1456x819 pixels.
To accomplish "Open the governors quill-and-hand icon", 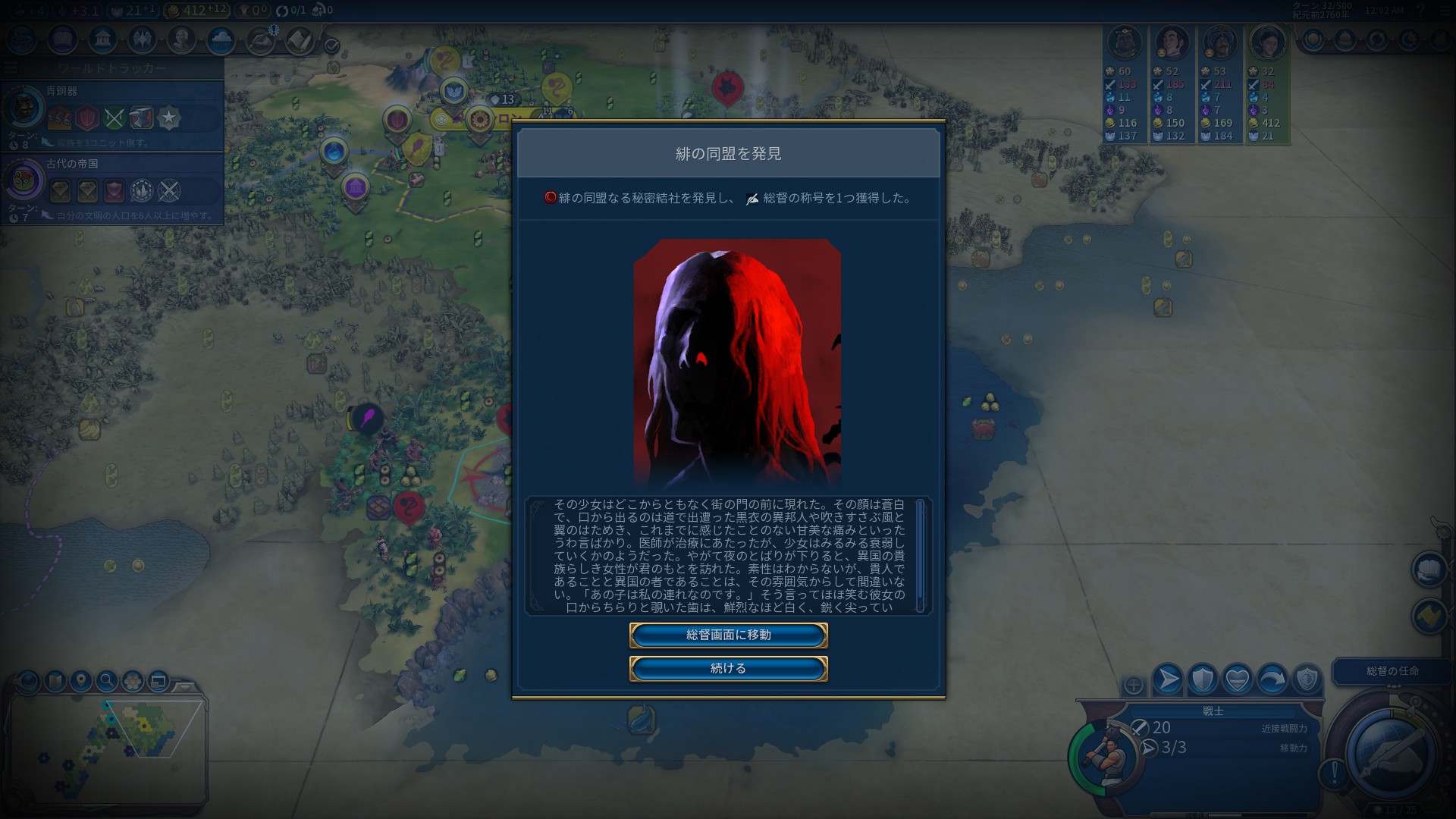I will (260, 40).
